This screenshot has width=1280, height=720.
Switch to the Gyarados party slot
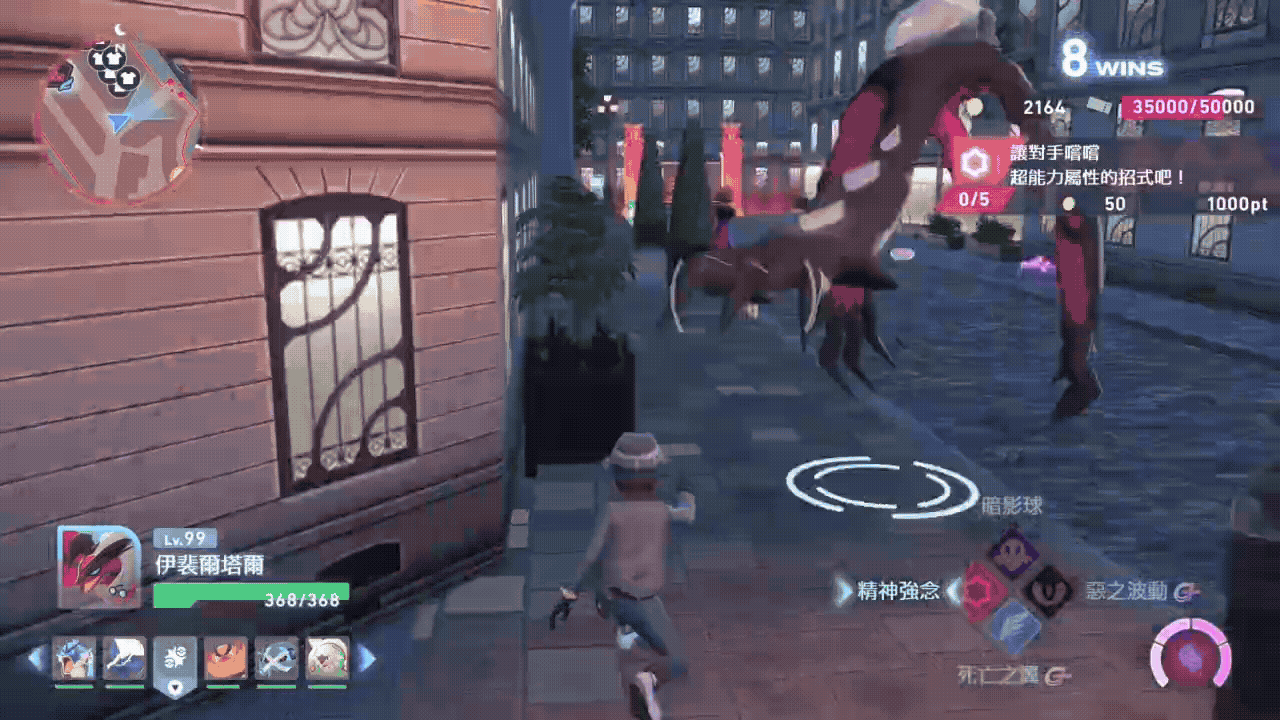pyautogui.click(x=74, y=659)
